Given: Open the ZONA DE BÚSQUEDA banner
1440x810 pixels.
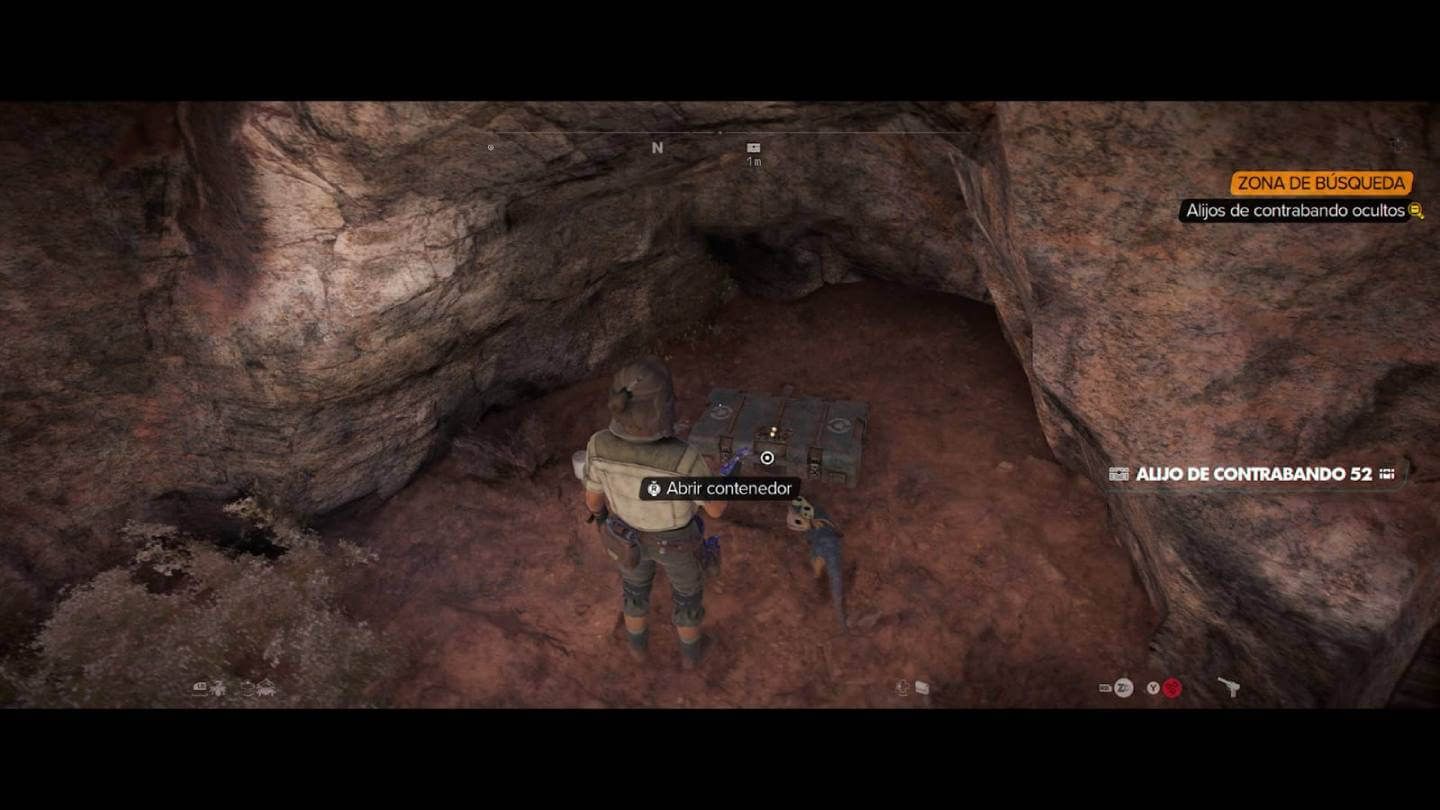Looking at the screenshot, I should pyautogui.click(x=1322, y=184).
